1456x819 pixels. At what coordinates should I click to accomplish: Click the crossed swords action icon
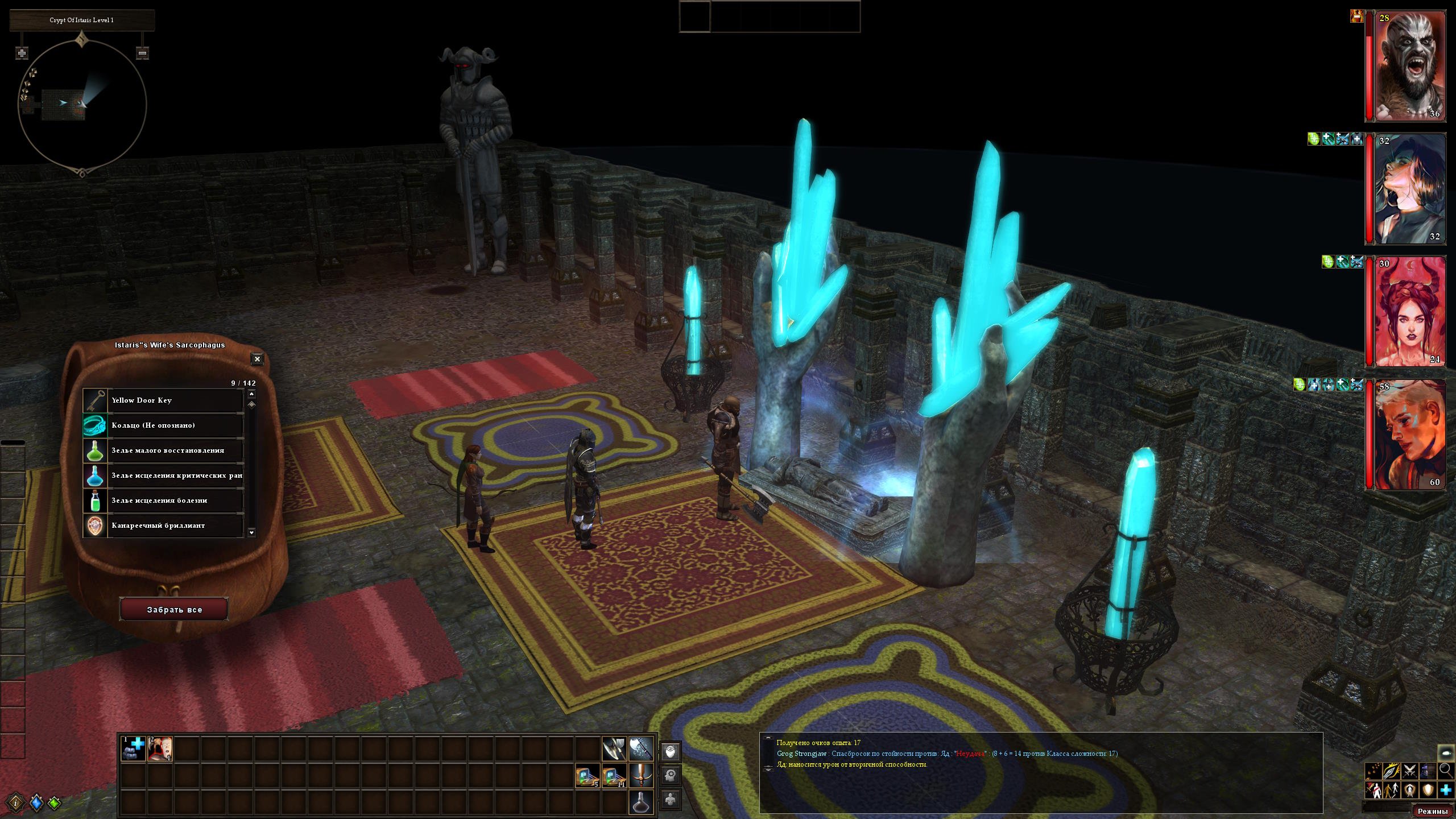1409,771
